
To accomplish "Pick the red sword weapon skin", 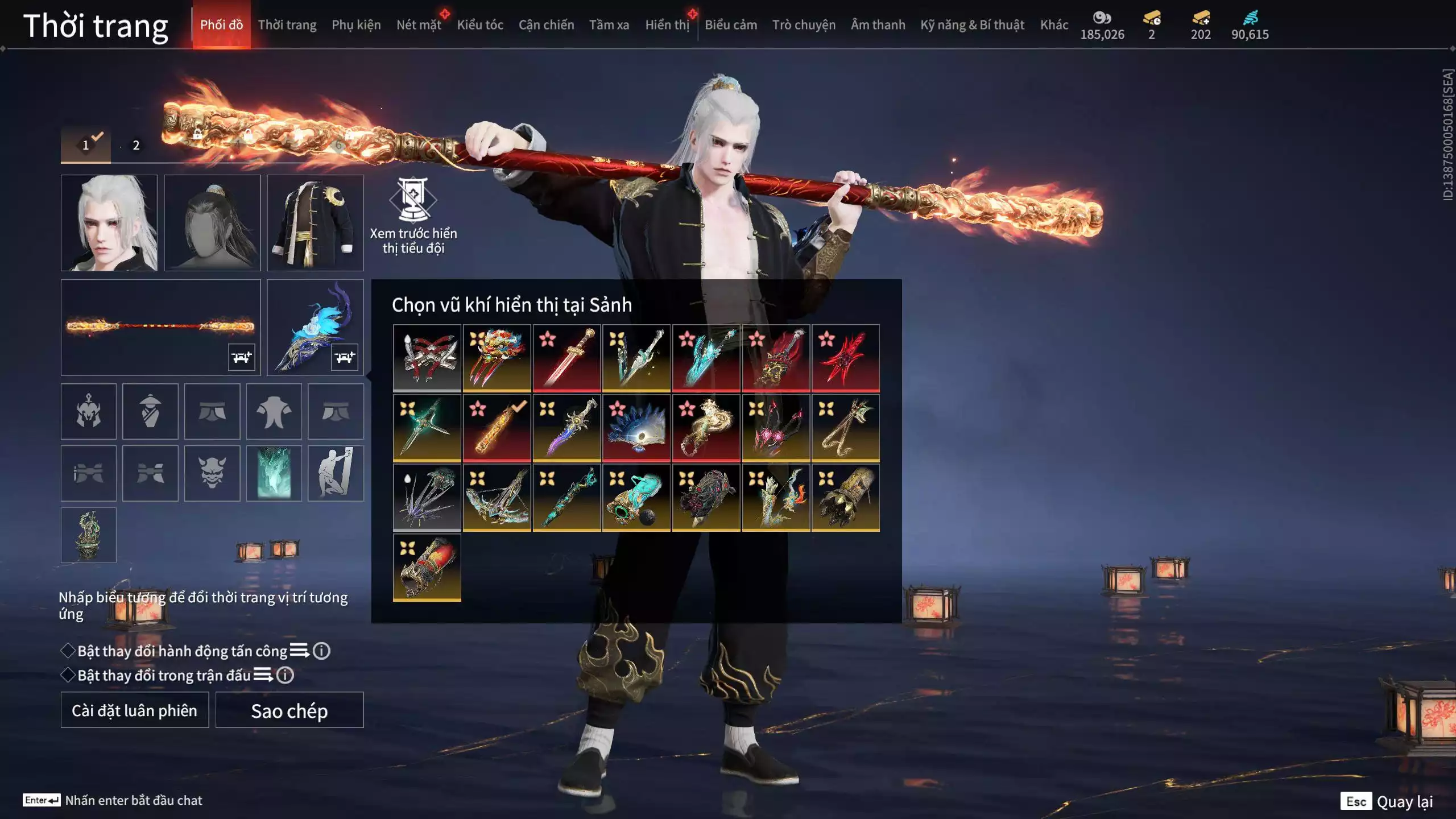I will pyautogui.click(x=566, y=358).
